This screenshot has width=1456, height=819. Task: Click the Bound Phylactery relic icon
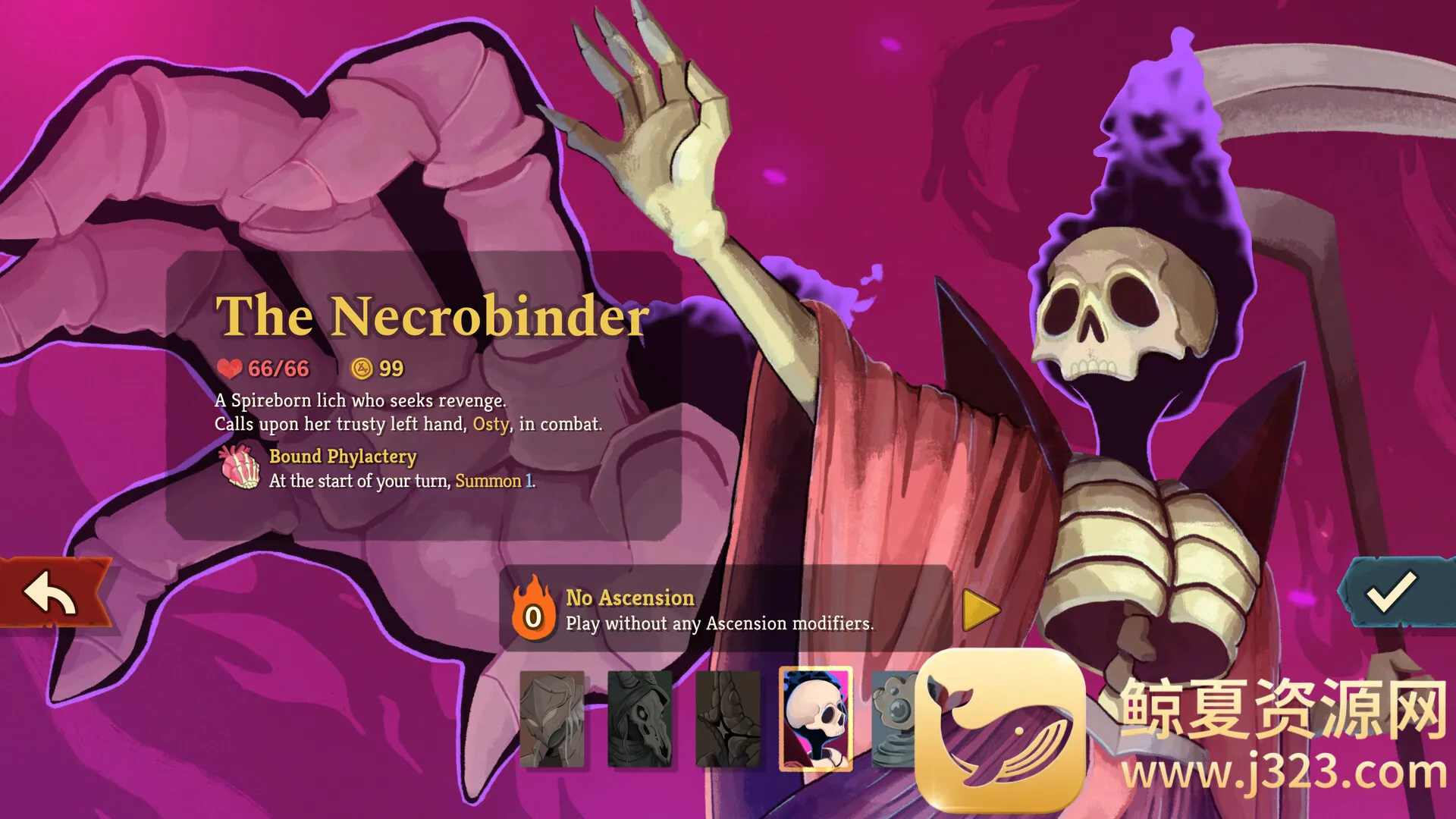coord(240,467)
